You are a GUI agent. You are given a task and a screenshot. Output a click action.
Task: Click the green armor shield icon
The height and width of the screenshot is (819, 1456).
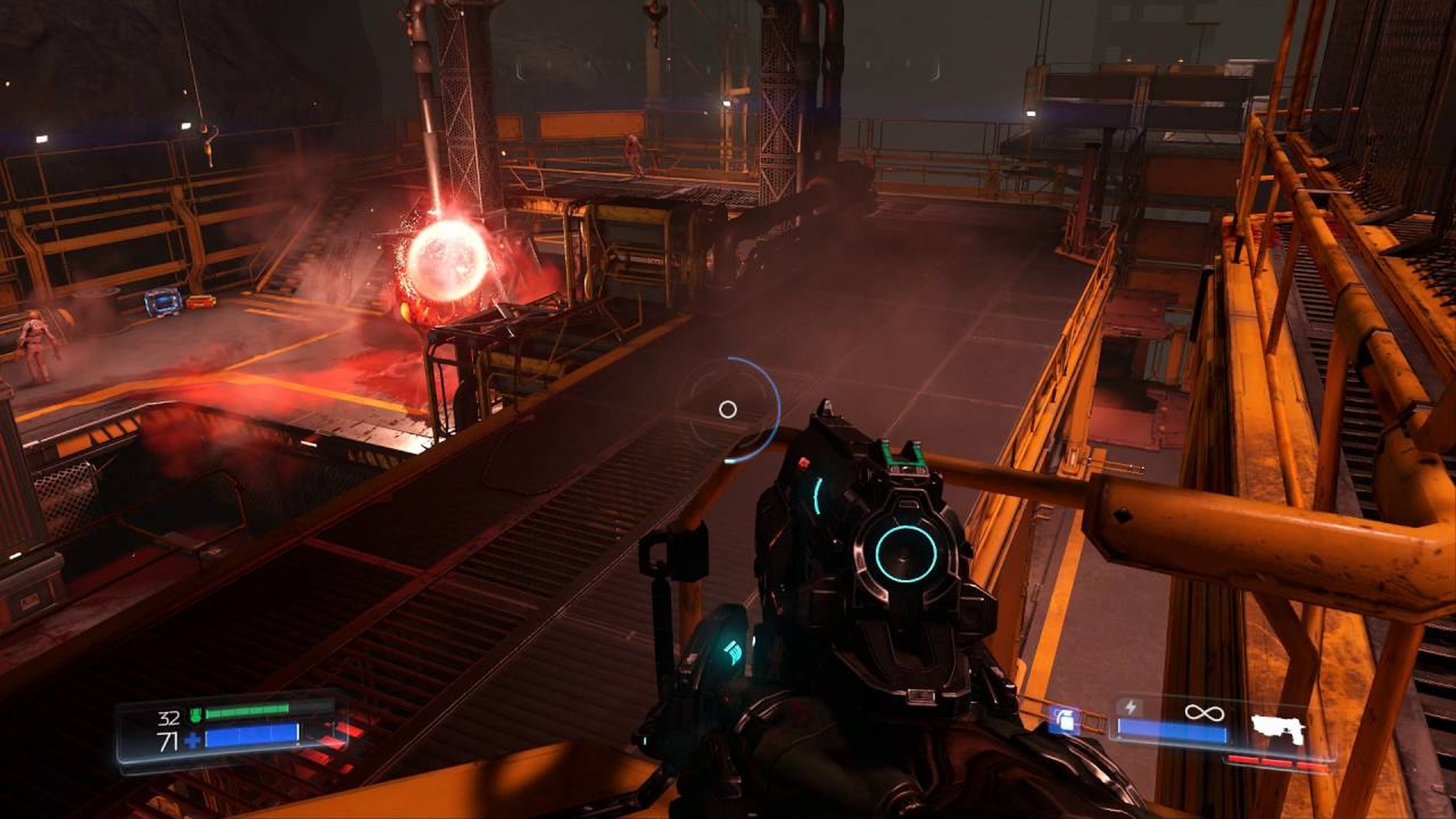pos(196,714)
